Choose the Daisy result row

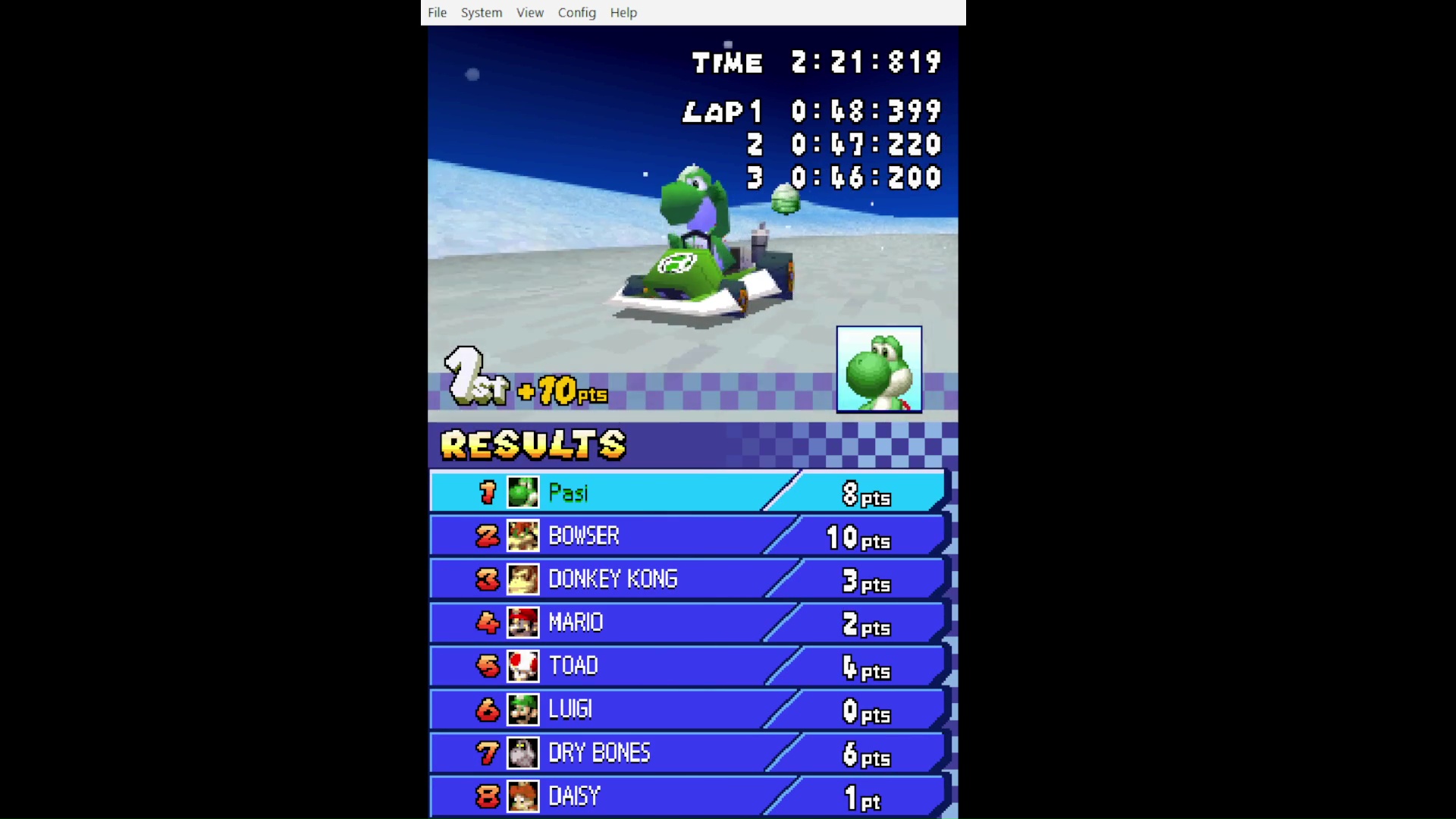(687, 795)
